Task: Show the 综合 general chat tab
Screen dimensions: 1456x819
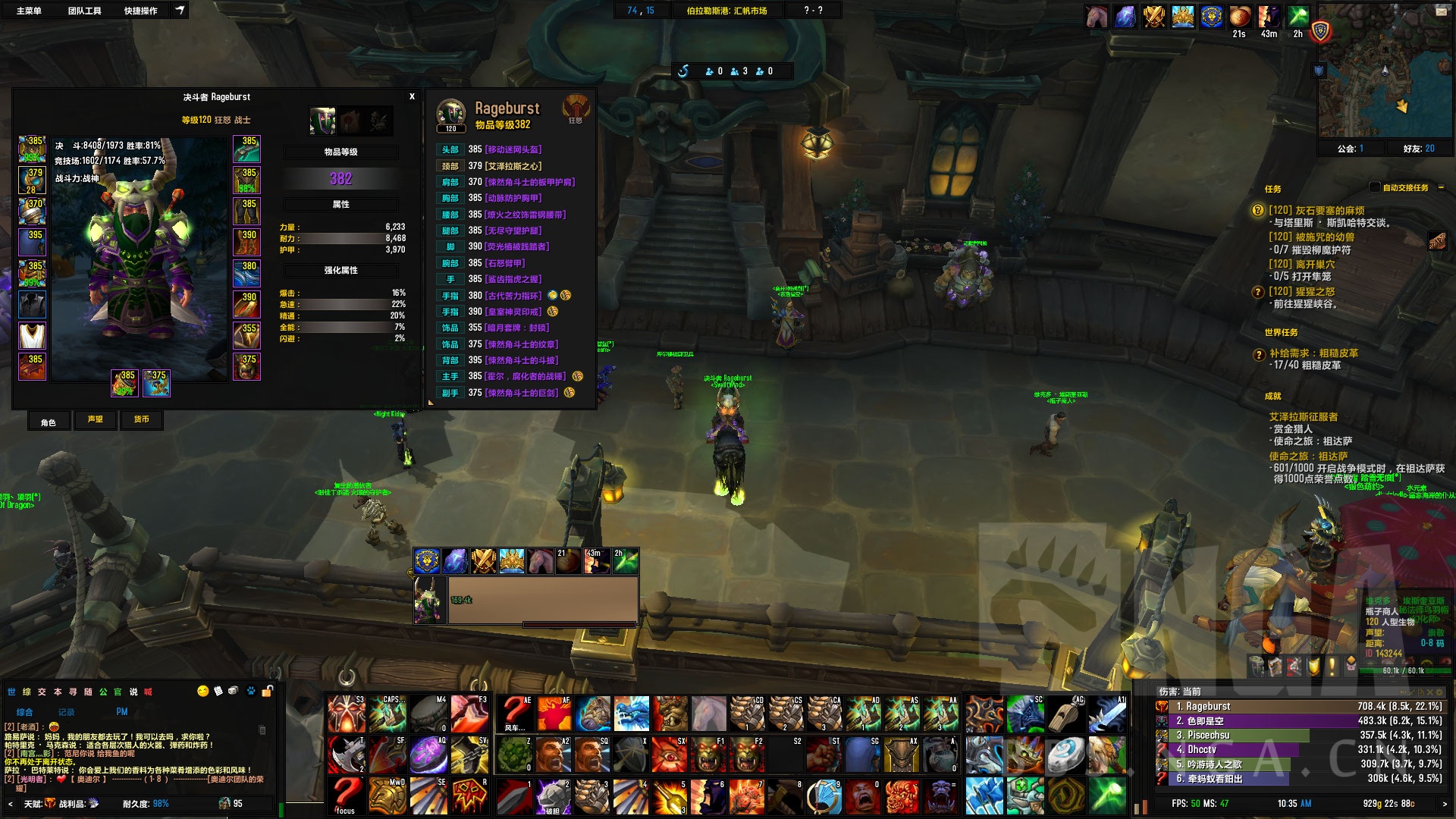Action: pyautogui.click(x=25, y=712)
